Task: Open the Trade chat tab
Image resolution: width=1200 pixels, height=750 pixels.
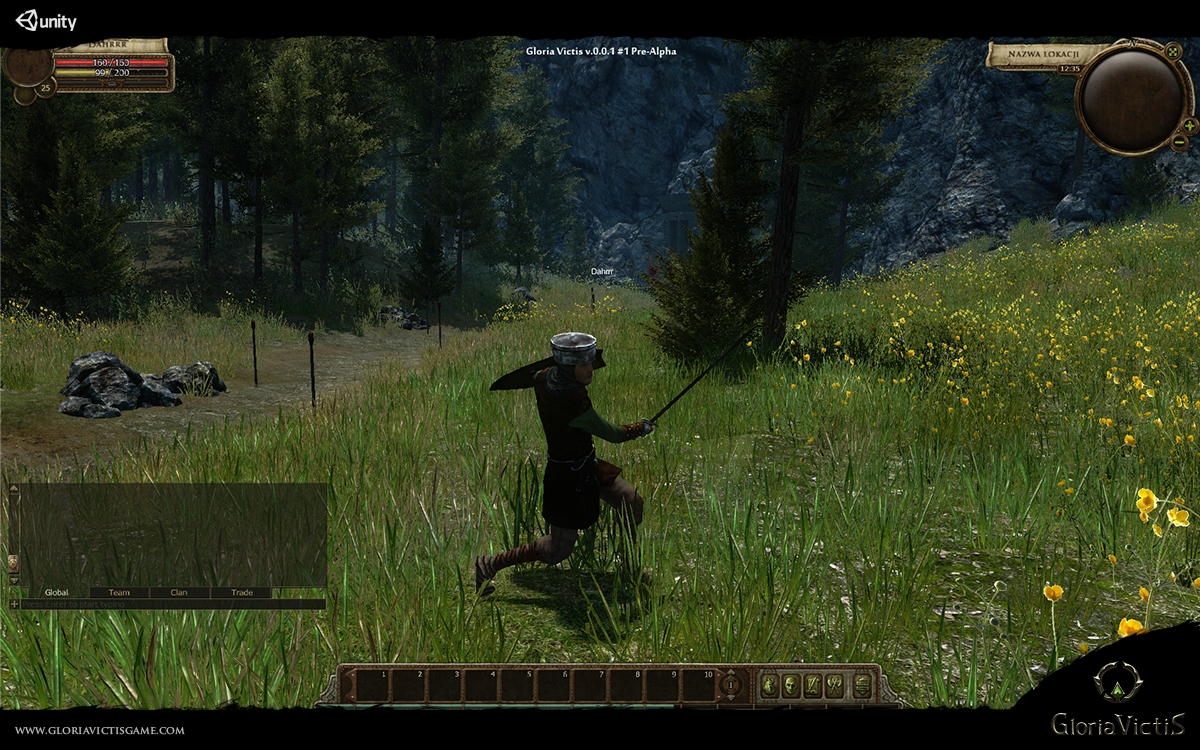Action: click(x=242, y=593)
